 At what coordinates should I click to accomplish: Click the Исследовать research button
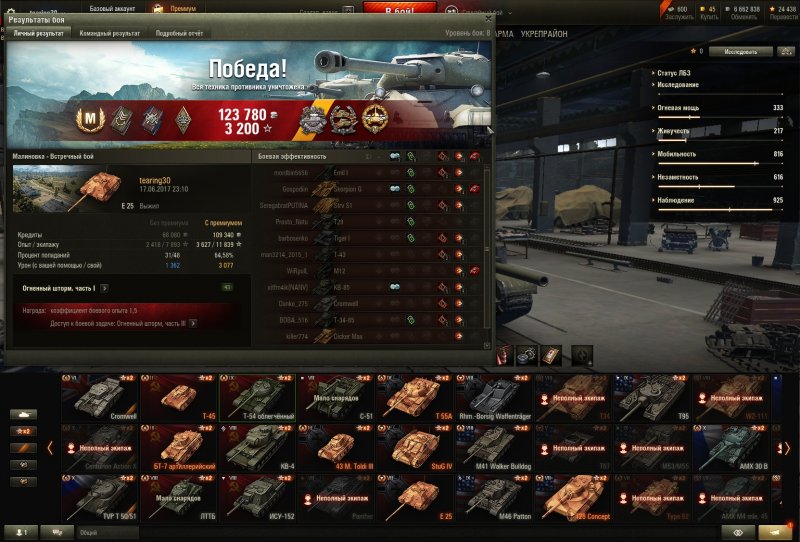[x=741, y=51]
